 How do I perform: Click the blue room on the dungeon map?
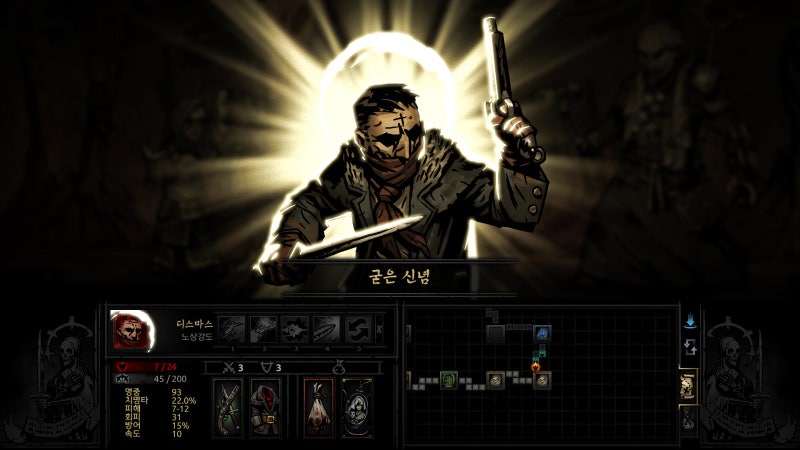(540, 332)
